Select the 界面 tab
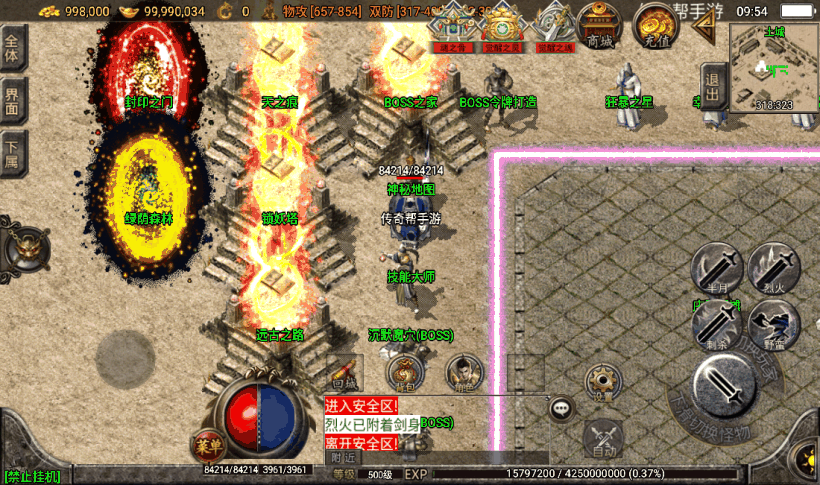Image resolution: width=820 pixels, height=485 pixels. coord(13,101)
